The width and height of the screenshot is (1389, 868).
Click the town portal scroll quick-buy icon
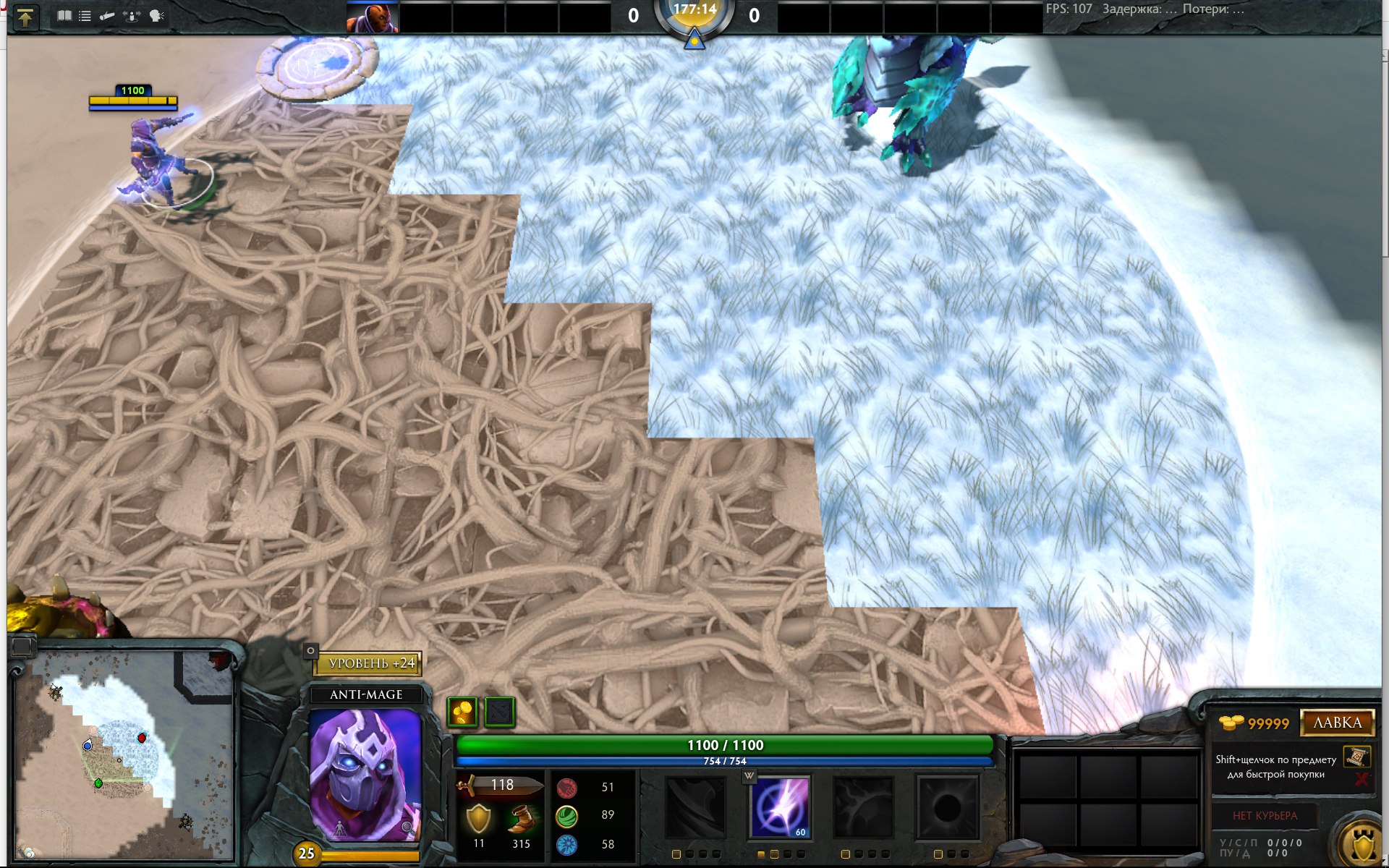tap(1356, 757)
